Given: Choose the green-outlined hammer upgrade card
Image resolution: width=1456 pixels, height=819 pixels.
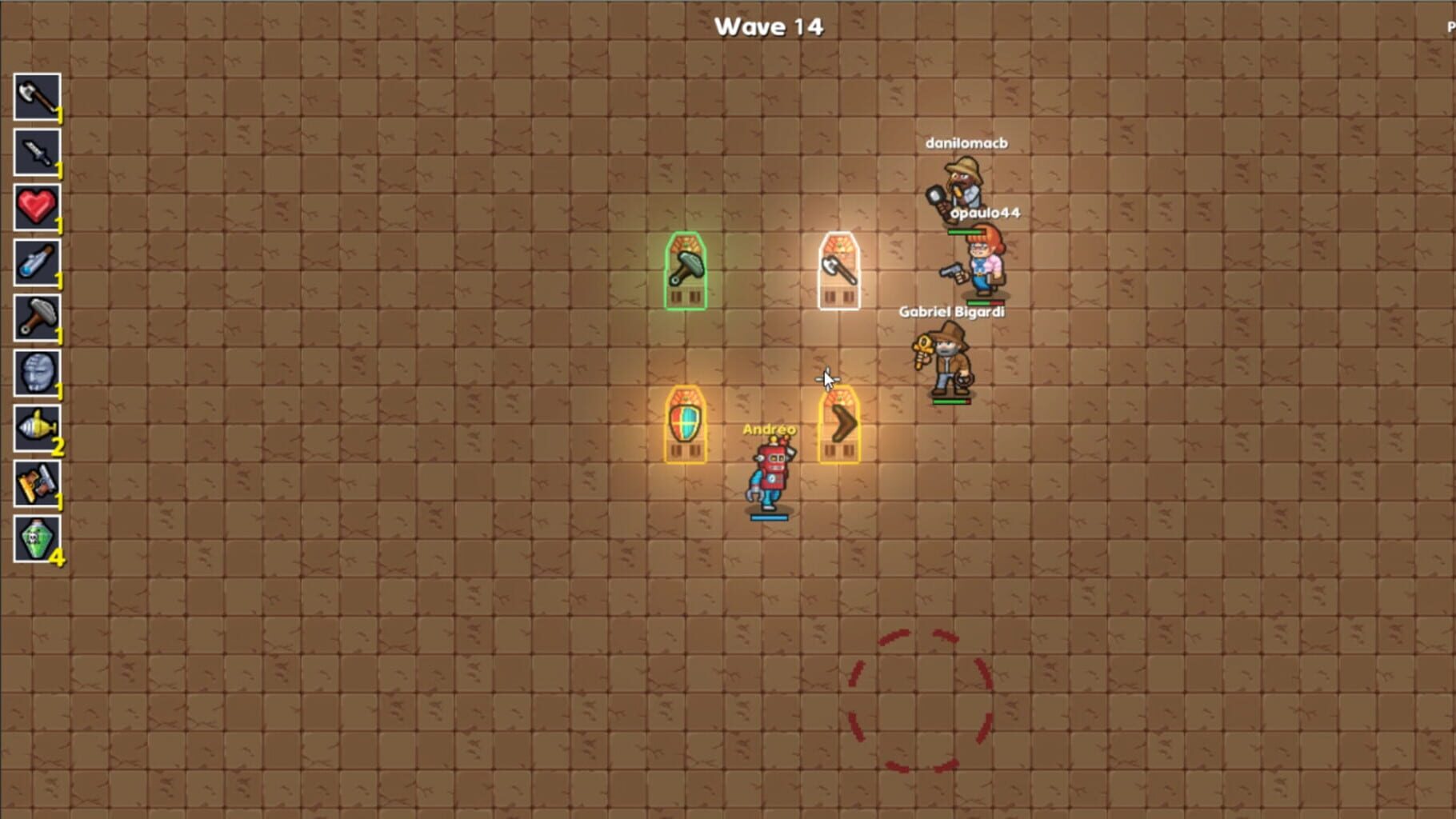Looking at the screenshot, I should (686, 270).
